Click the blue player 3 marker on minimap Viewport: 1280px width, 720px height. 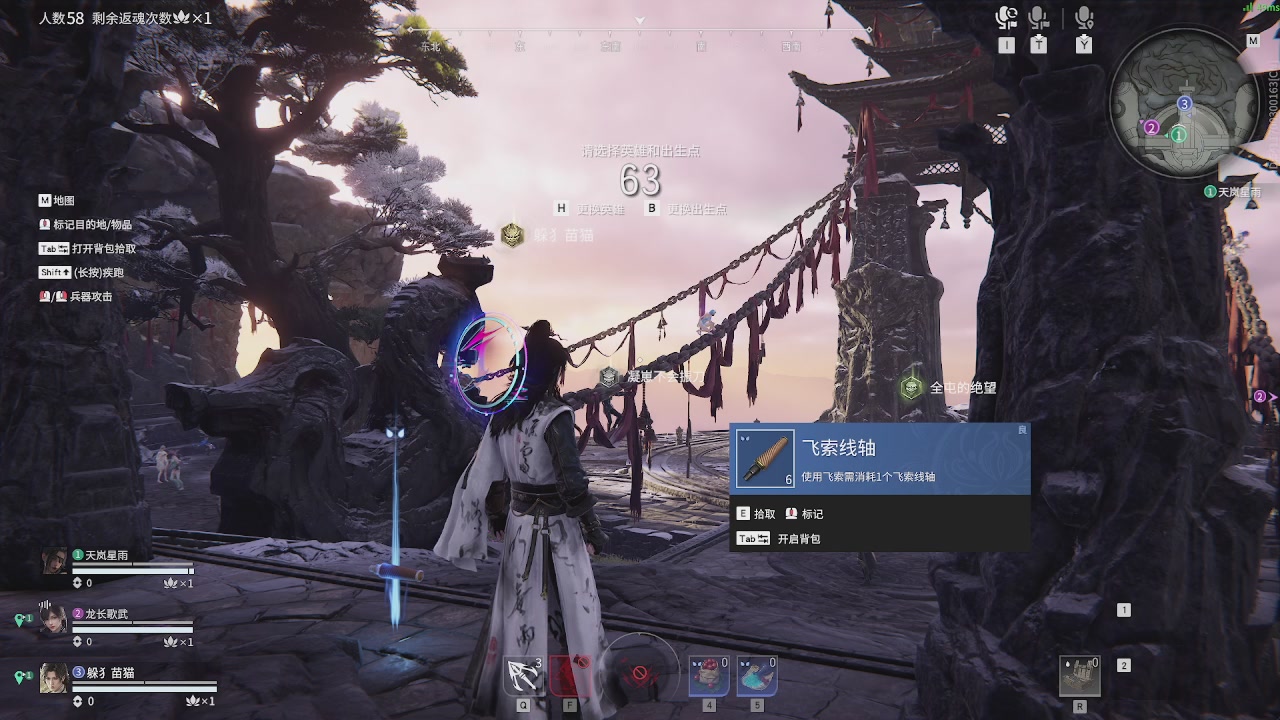(1185, 103)
